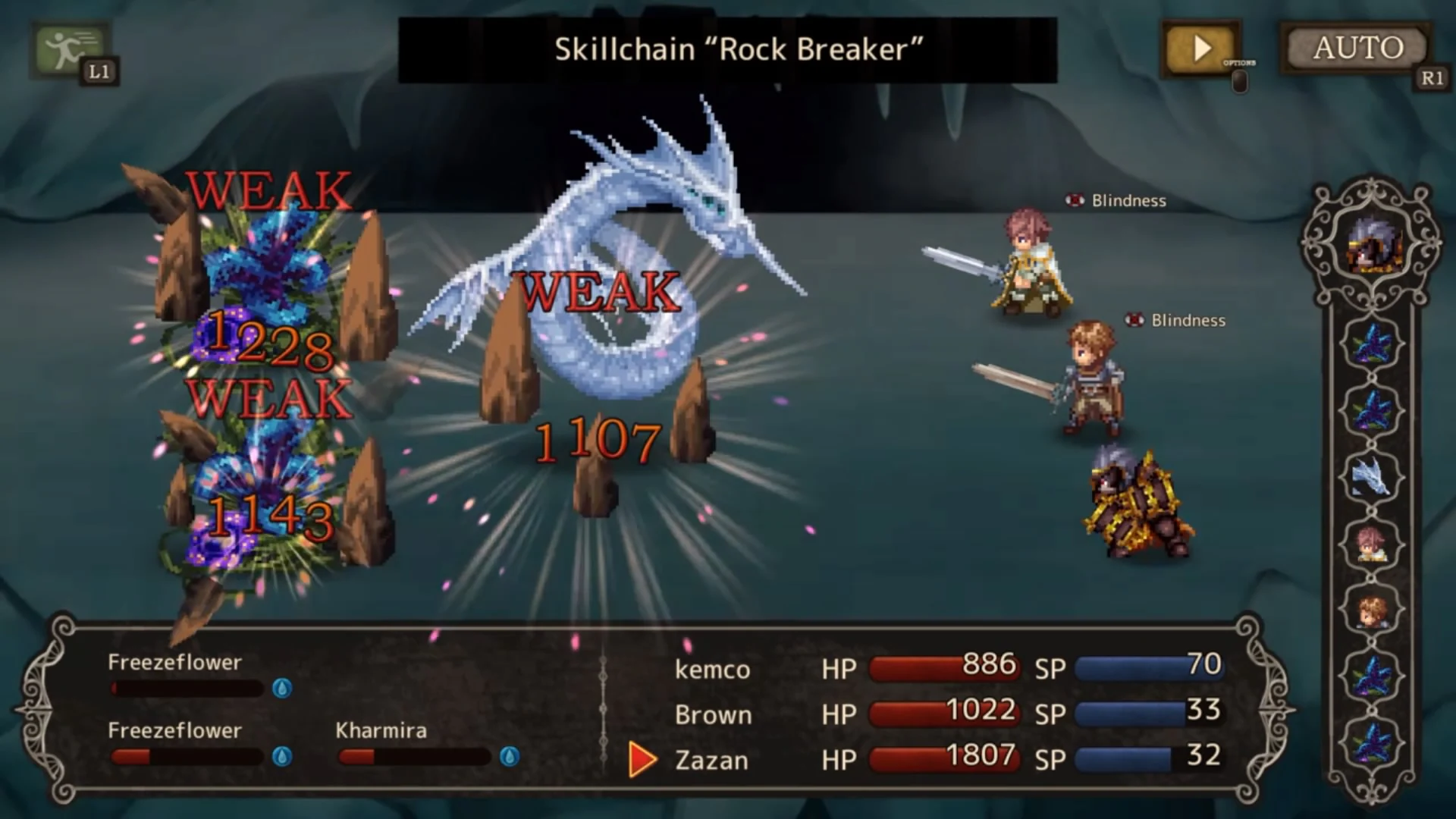
Task: Select the Kharmira name label
Action: [x=380, y=730]
